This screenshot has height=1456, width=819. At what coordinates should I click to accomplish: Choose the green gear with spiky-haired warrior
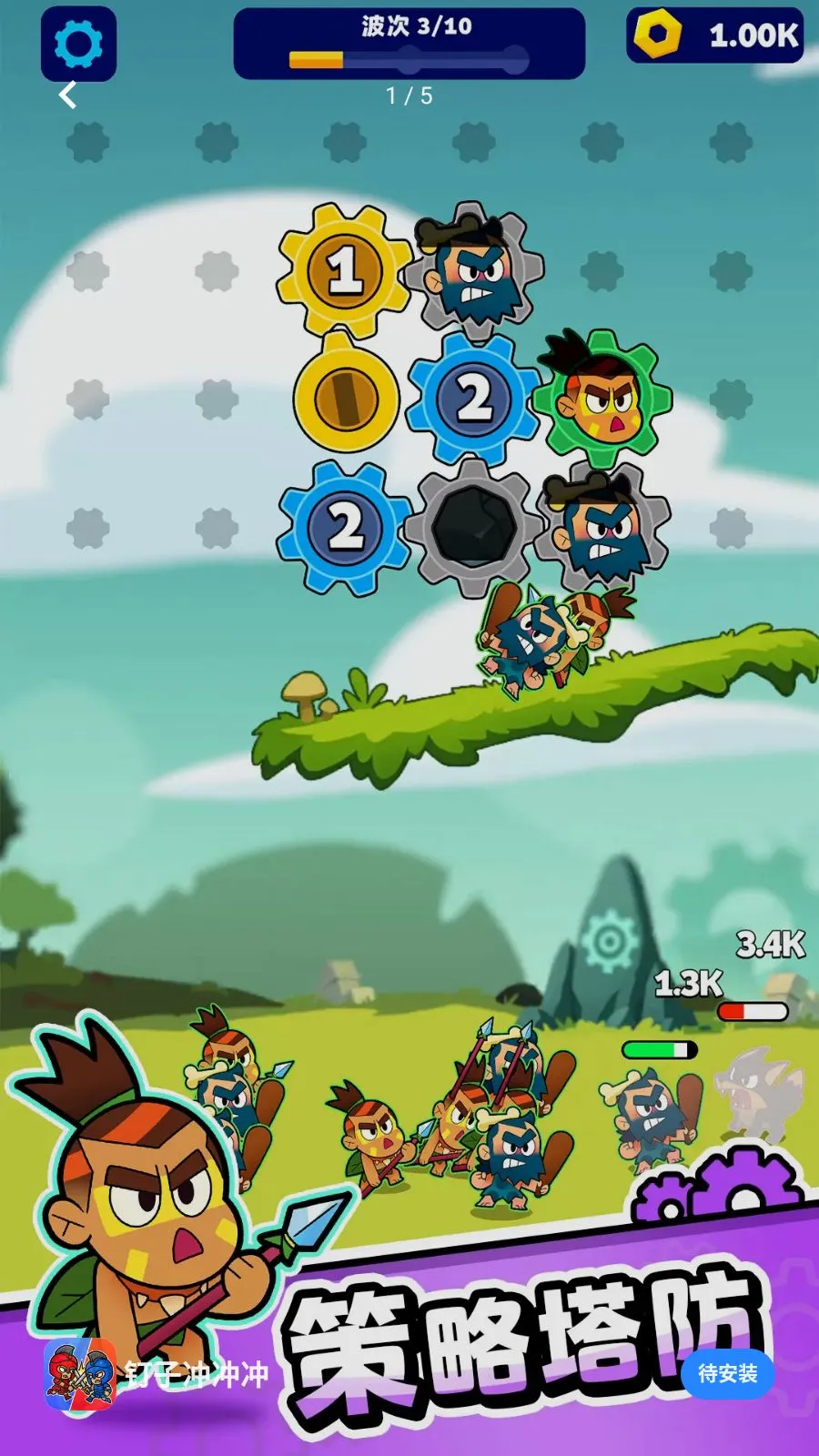(x=602, y=399)
